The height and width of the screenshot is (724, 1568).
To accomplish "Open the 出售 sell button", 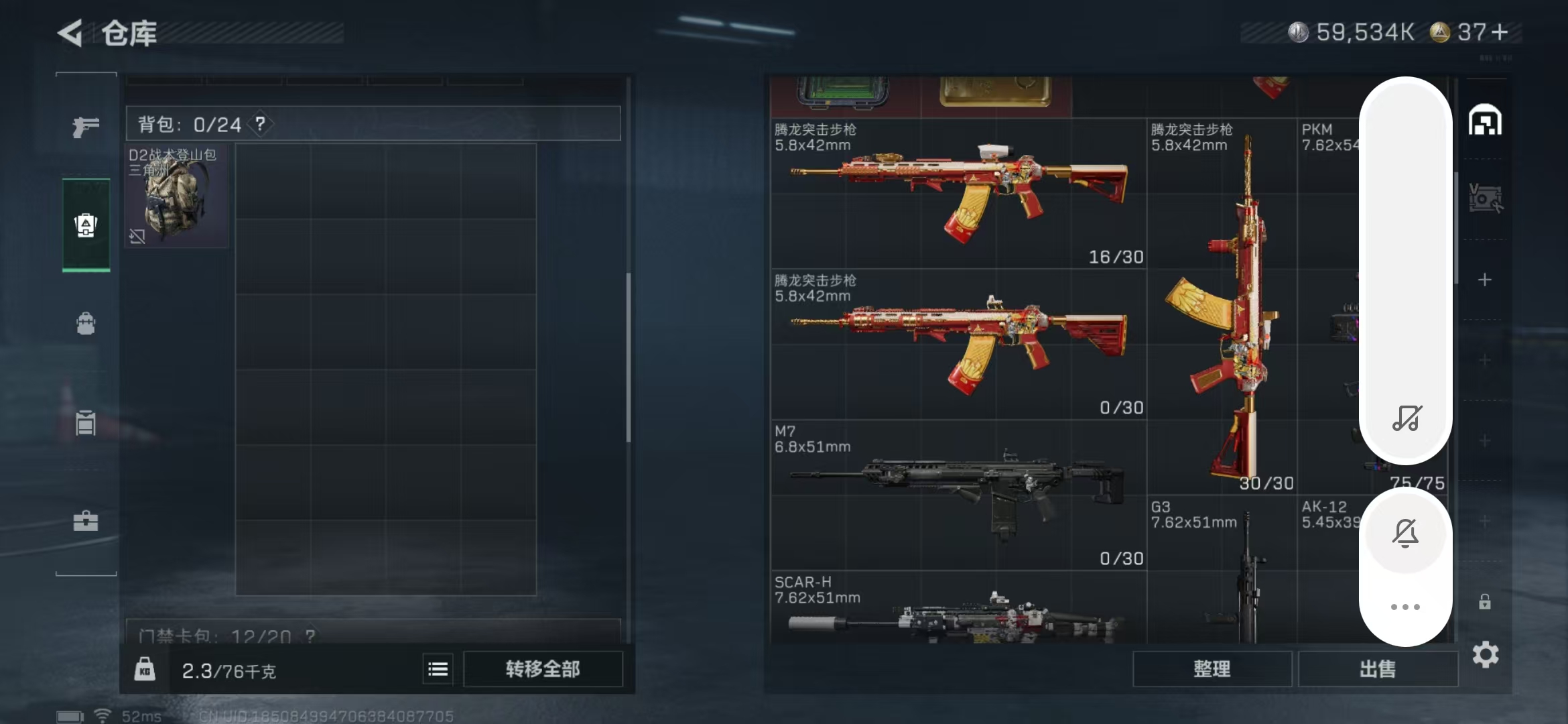I will (x=1378, y=669).
